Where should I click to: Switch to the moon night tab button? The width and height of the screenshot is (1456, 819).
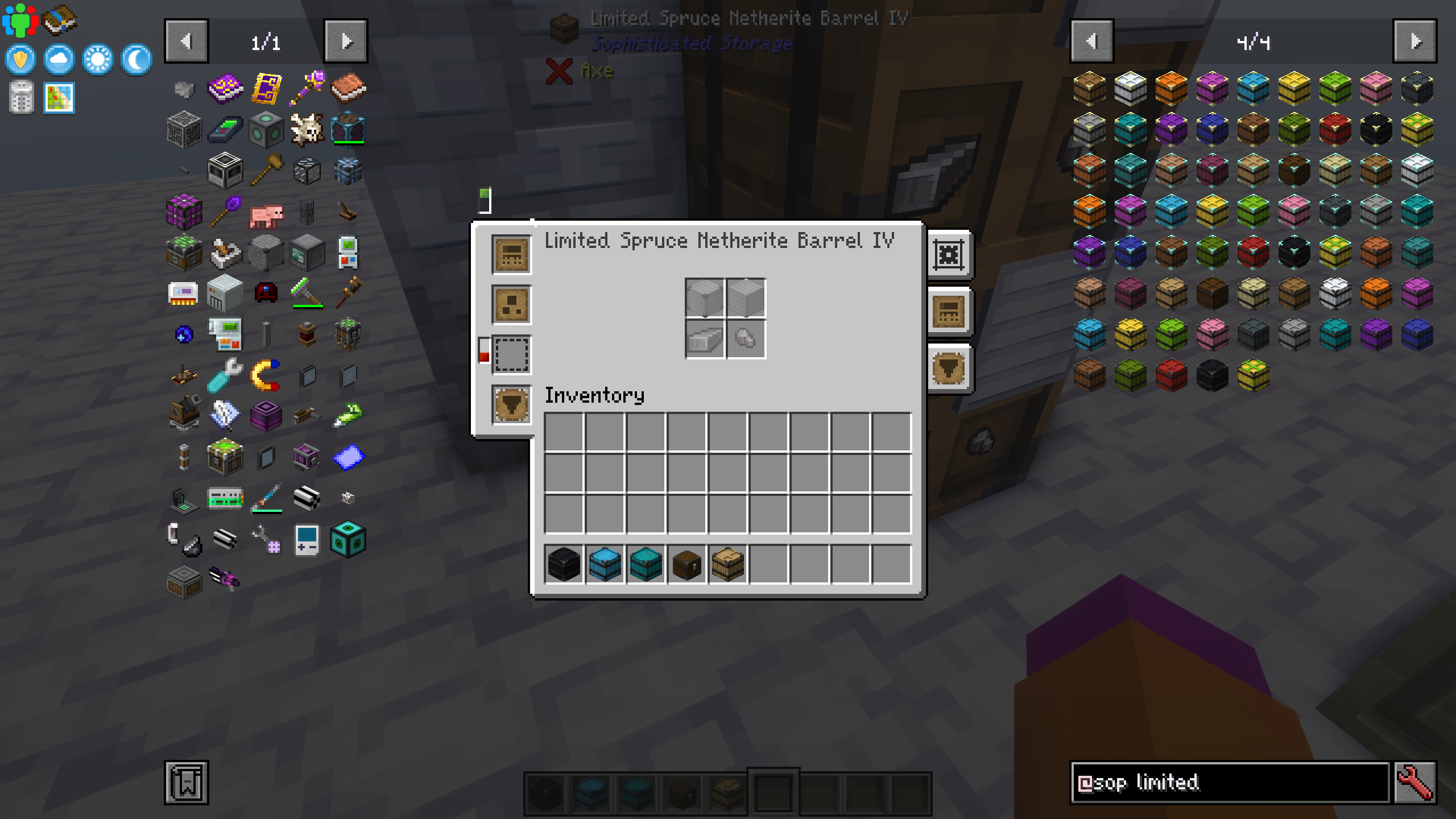coord(135,60)
